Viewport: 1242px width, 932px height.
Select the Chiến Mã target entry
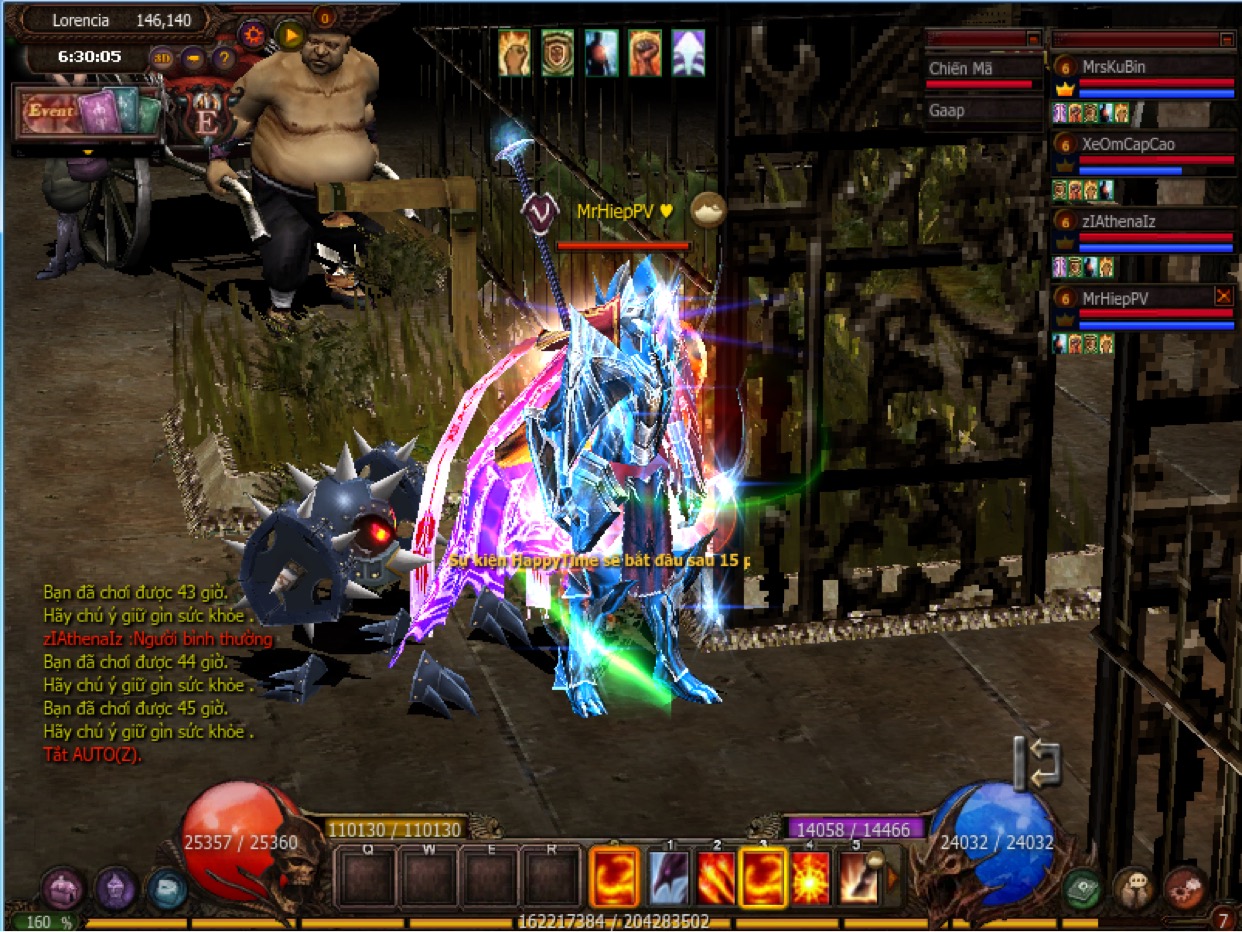984,70
